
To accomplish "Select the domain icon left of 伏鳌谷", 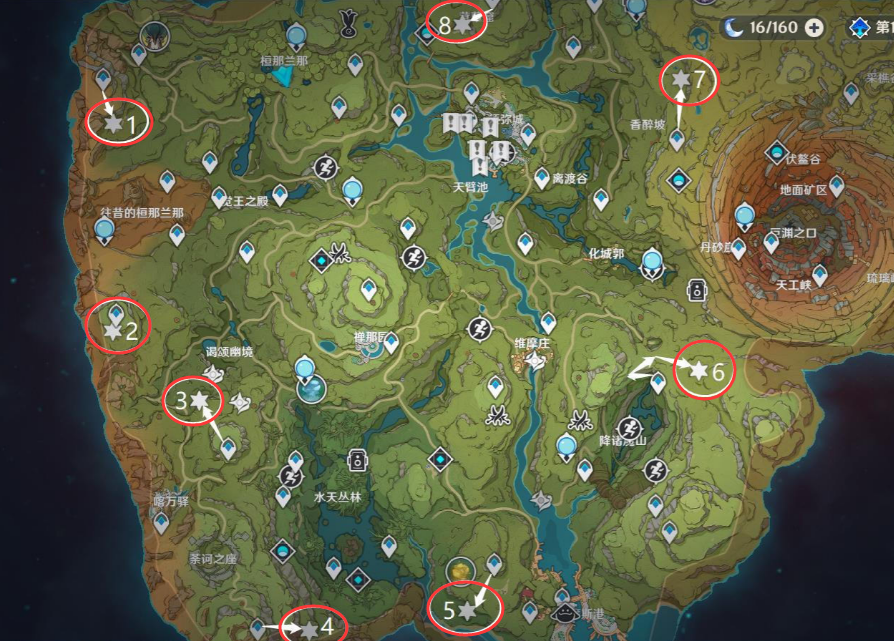I will coord(776,153).
